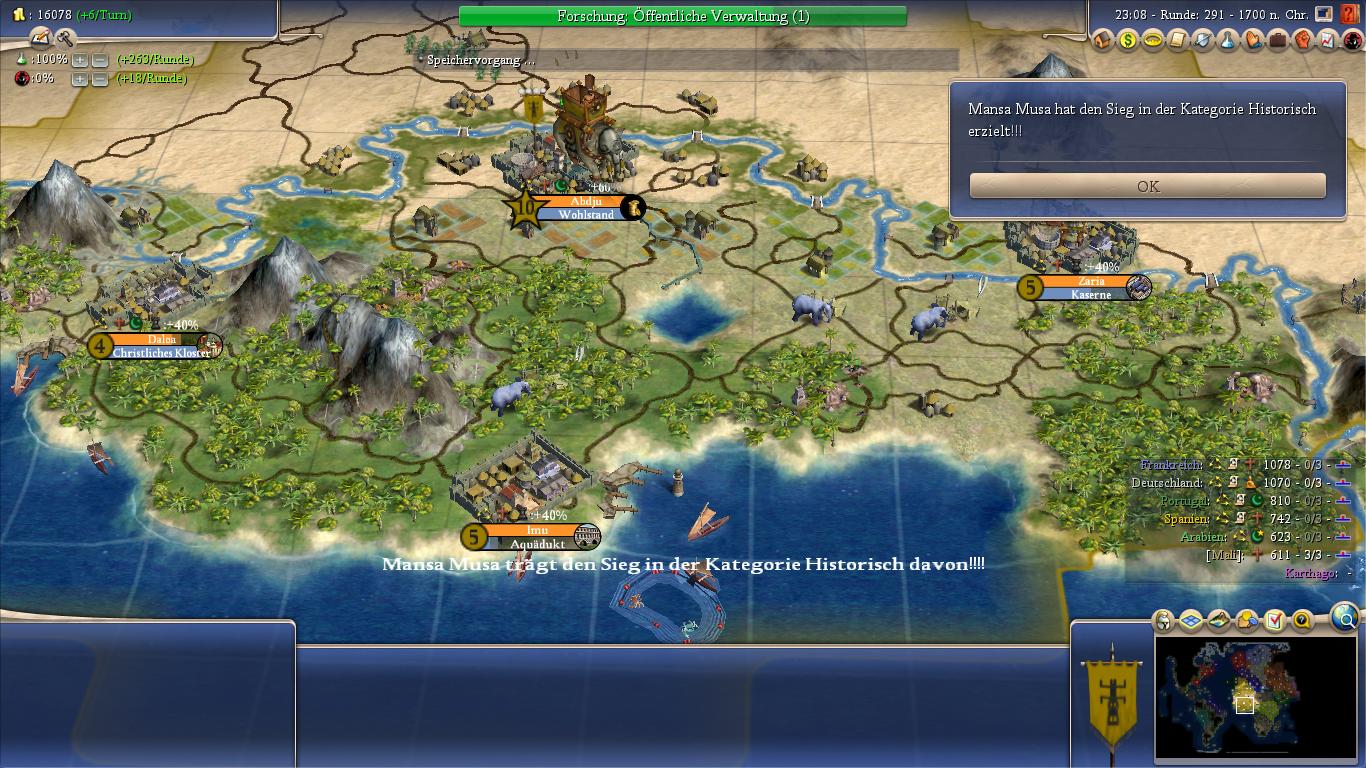Open the military advisor sword-and-shield icon
Image resolution: width=1366 pixels, height=768 pixels.
pyautogui.click(x=1203, y=41)
